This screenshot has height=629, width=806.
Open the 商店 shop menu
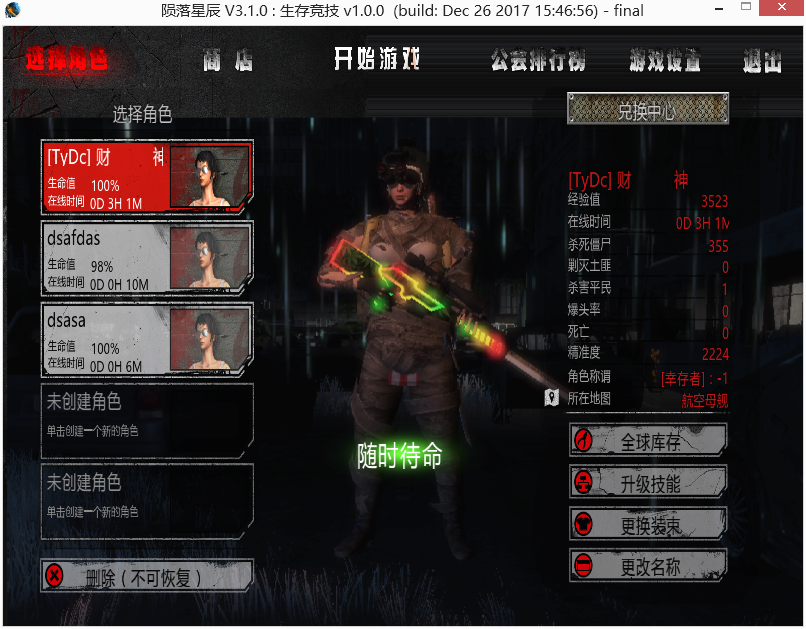coord(228,60)
